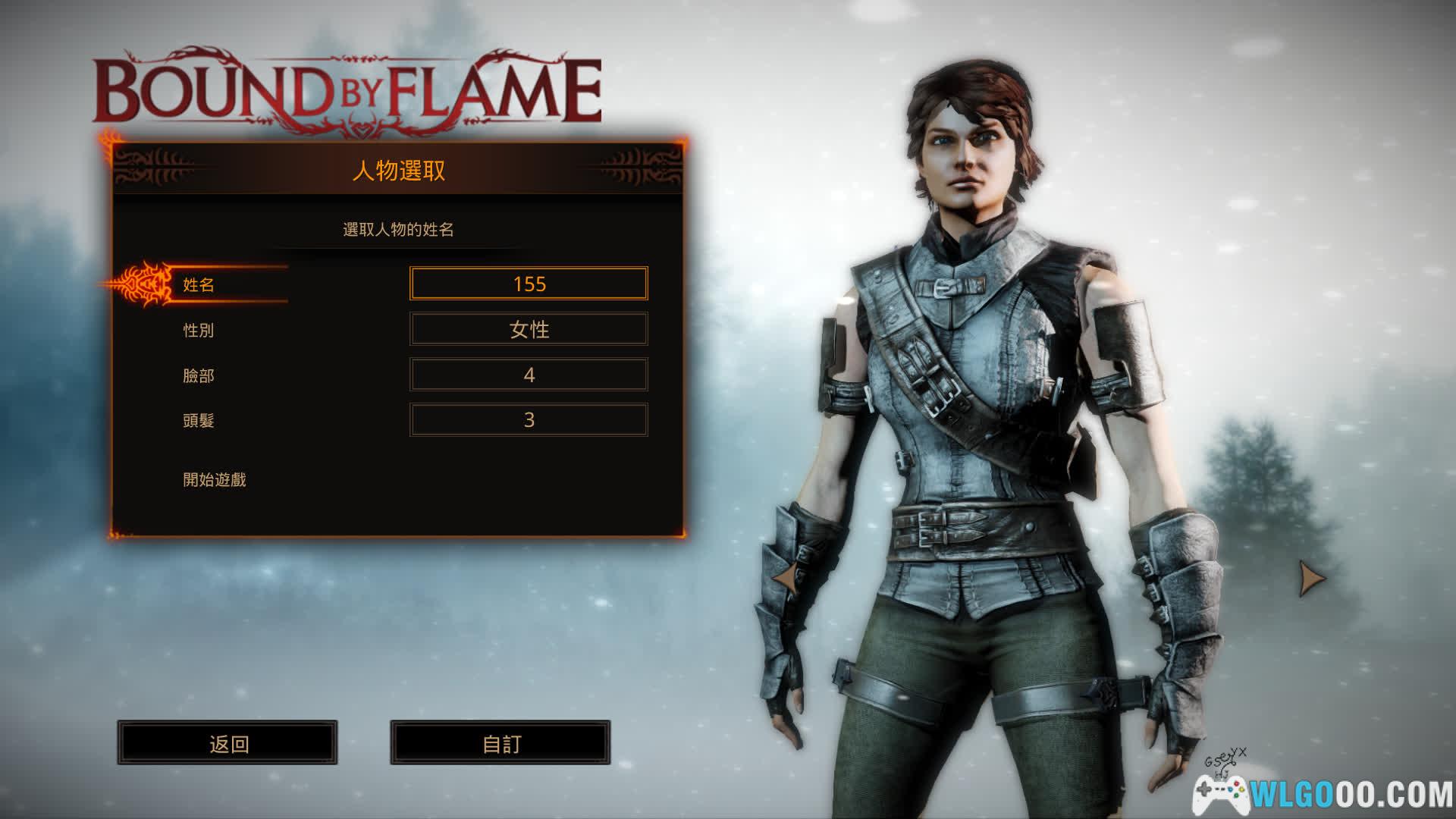Select the 臉部 face row

(199, 375)
